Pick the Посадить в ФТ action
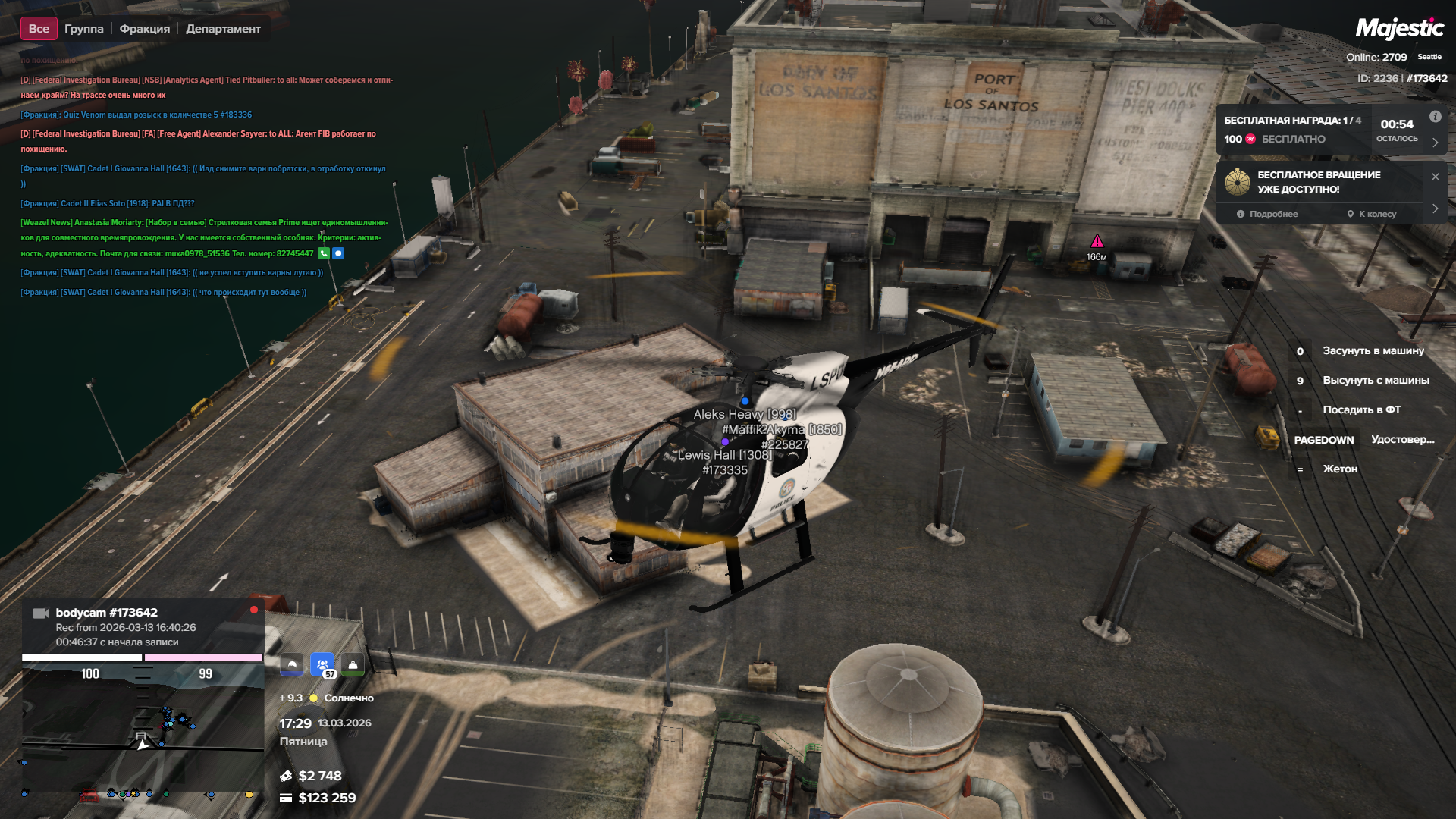The height and width of the screenshot is (819, 1456). (1361, 409)
